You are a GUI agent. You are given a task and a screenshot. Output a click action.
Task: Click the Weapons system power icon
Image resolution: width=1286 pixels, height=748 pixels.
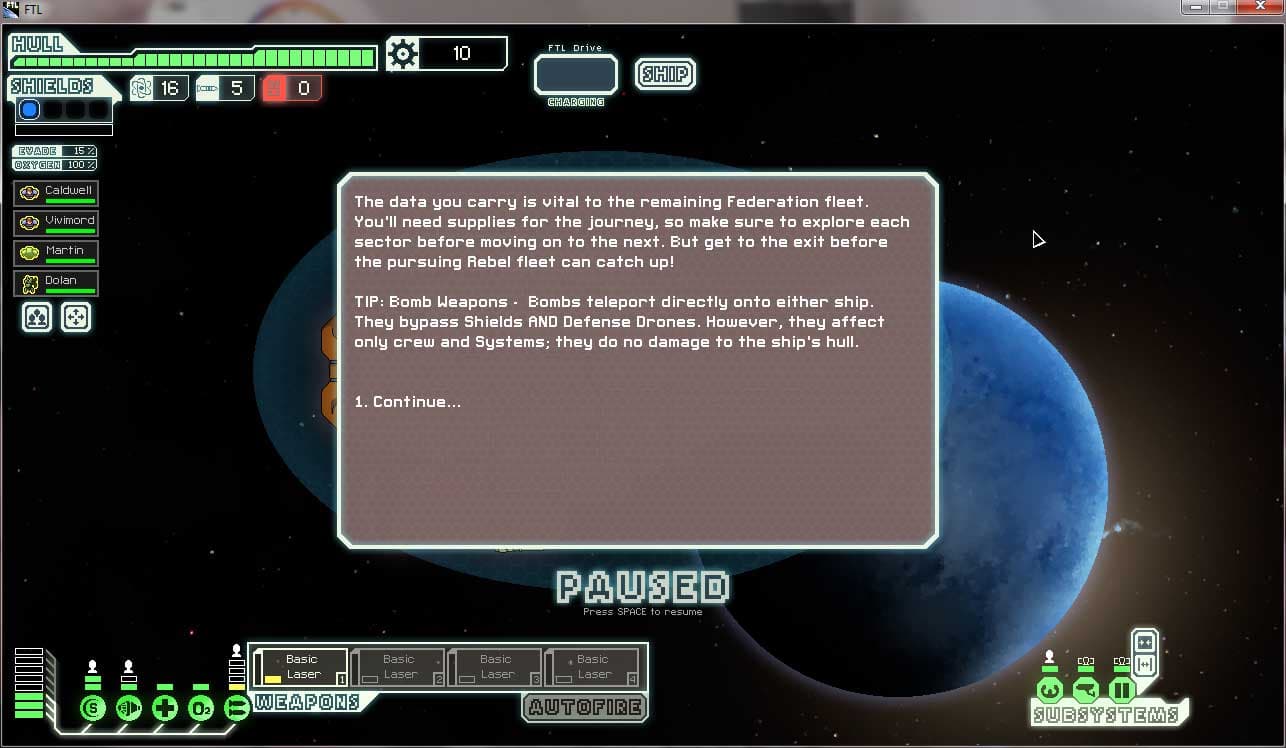[237, 709]
